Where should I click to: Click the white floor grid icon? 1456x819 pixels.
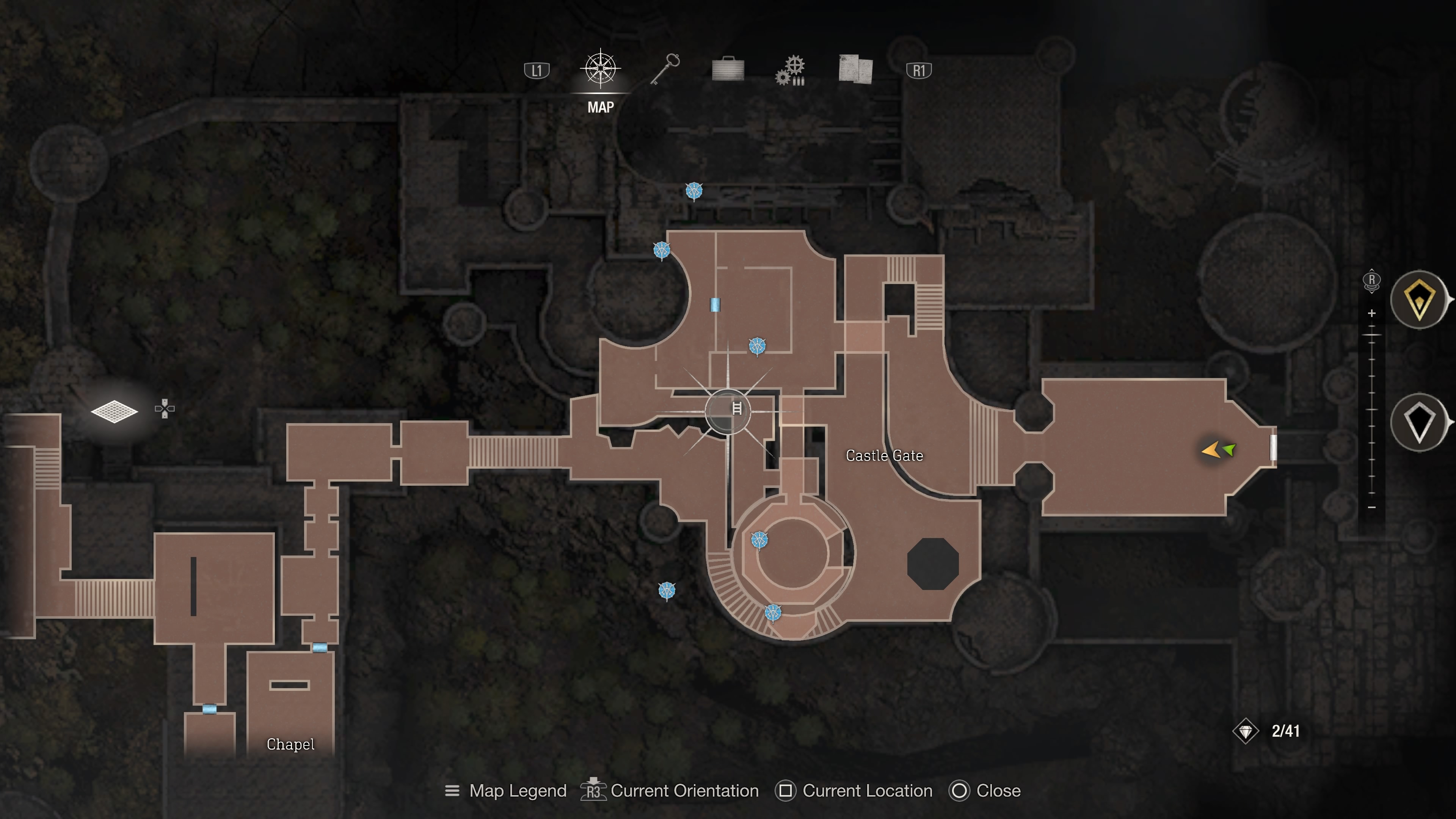tap(114, 411)
